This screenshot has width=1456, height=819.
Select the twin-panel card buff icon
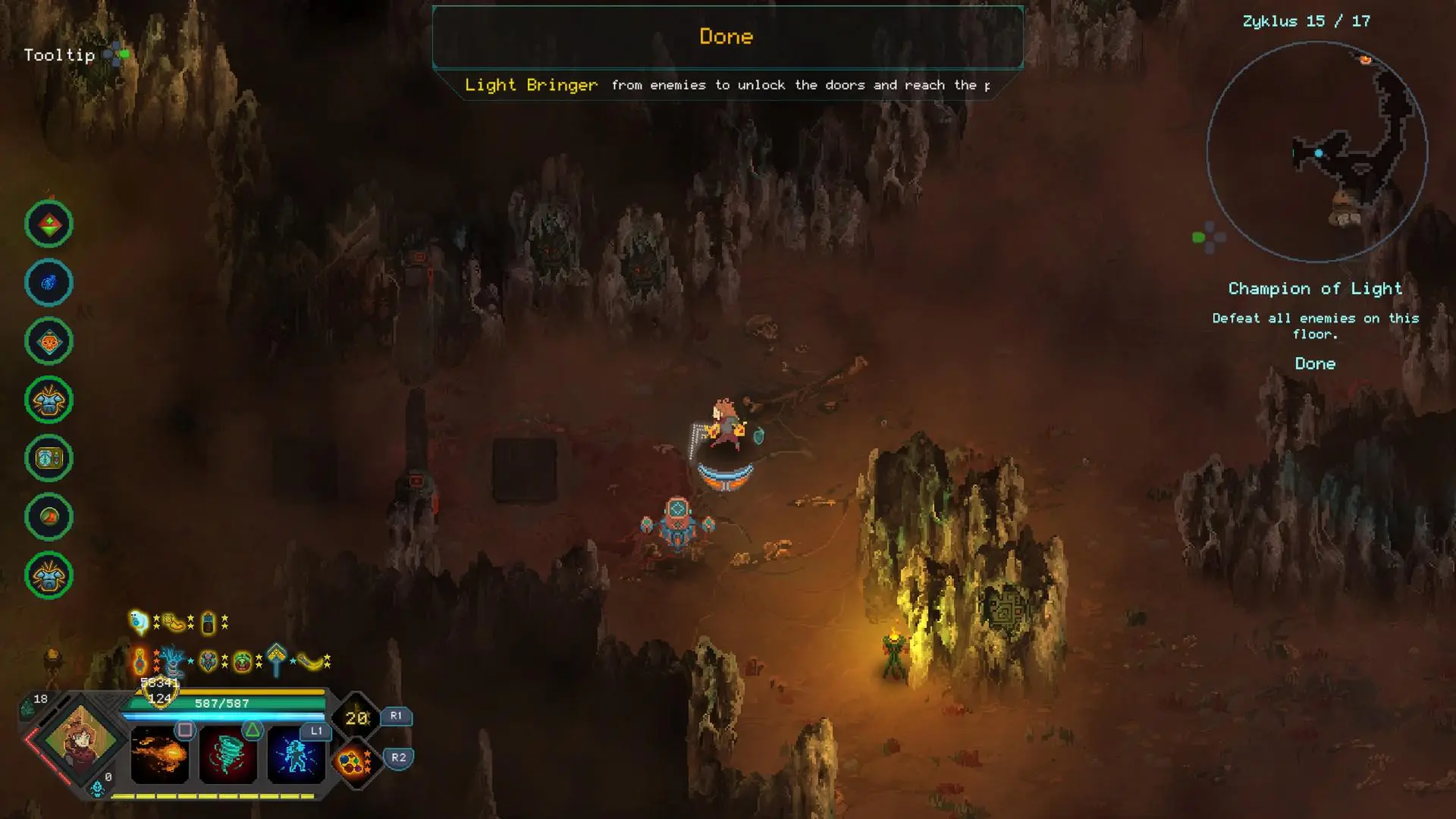[x=49, y=458]
